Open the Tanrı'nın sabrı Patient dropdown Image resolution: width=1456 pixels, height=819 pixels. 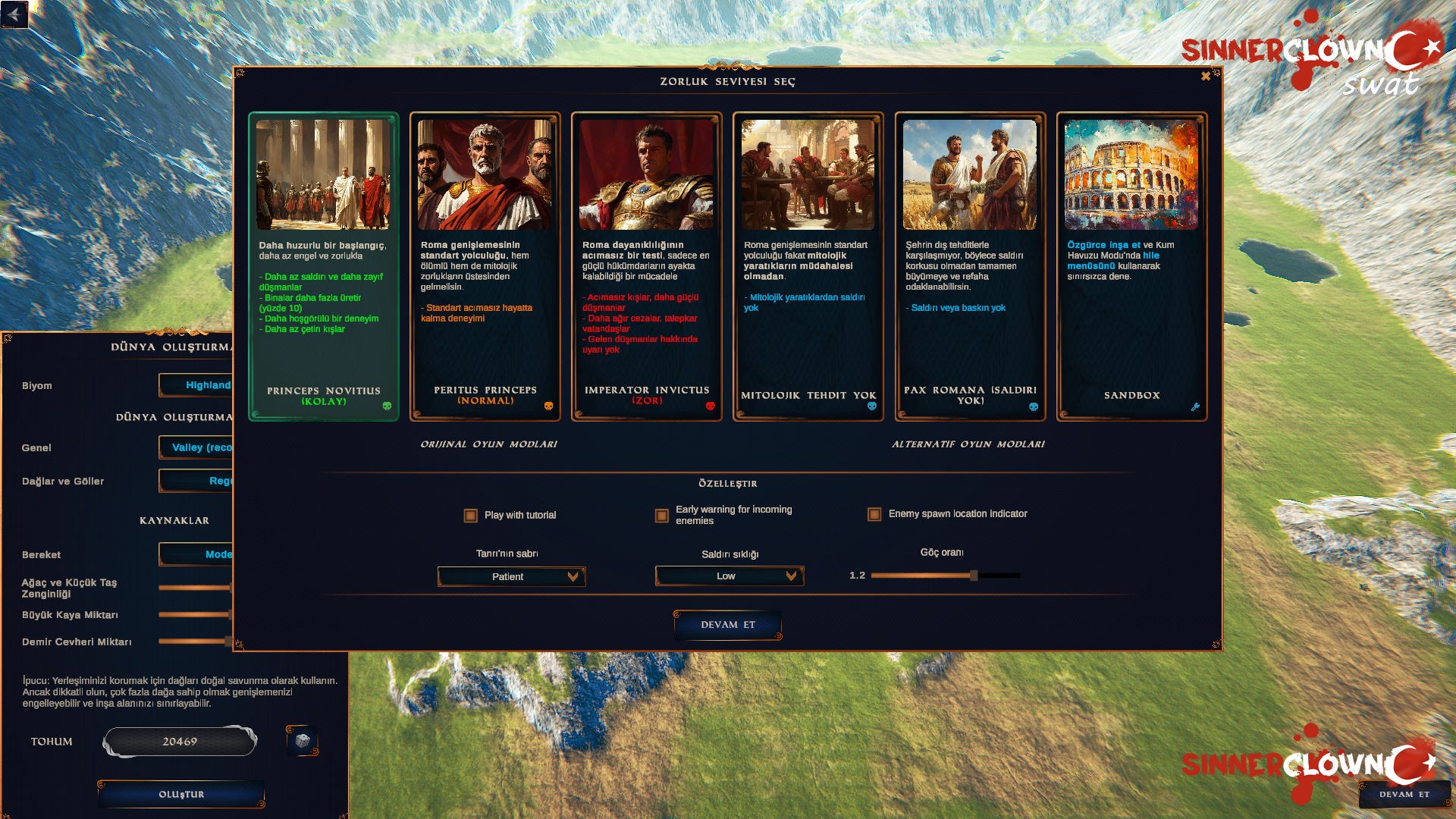click(x=511, y=576)
